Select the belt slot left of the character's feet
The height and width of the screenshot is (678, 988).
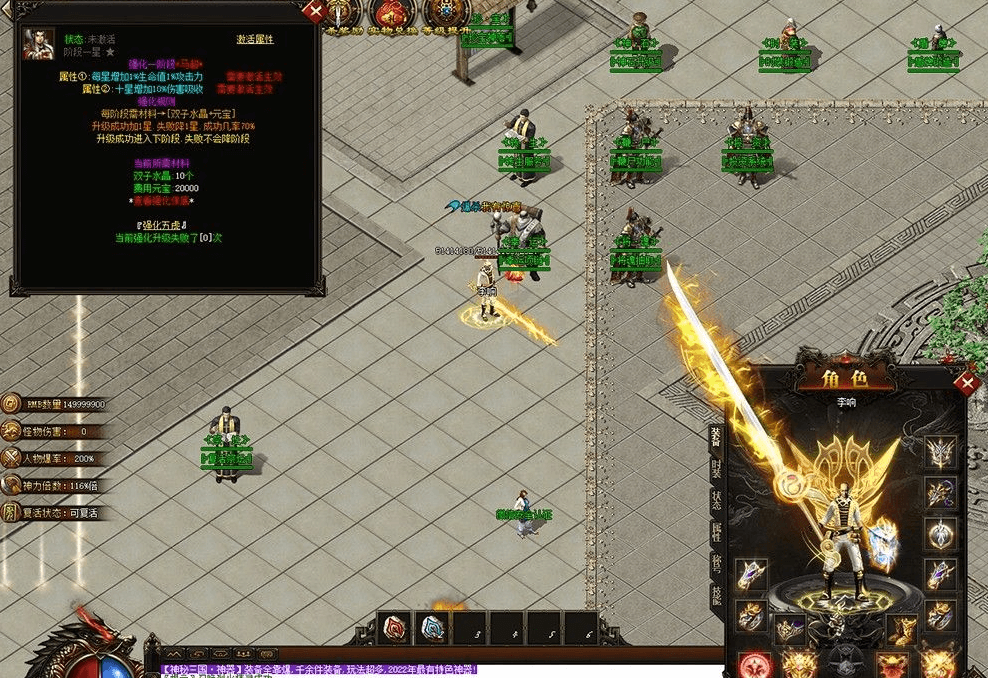[790, 630]
